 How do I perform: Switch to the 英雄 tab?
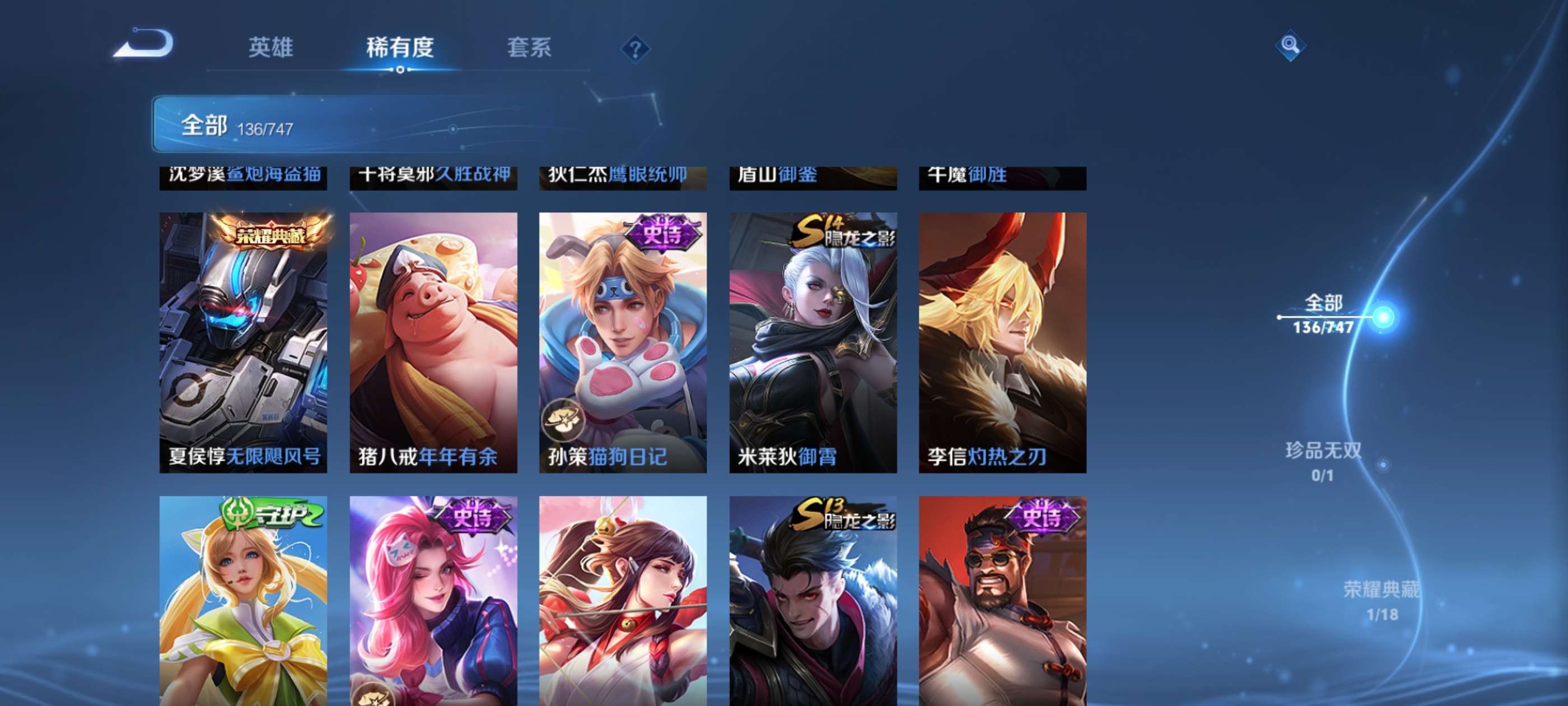tap(272, 49)
